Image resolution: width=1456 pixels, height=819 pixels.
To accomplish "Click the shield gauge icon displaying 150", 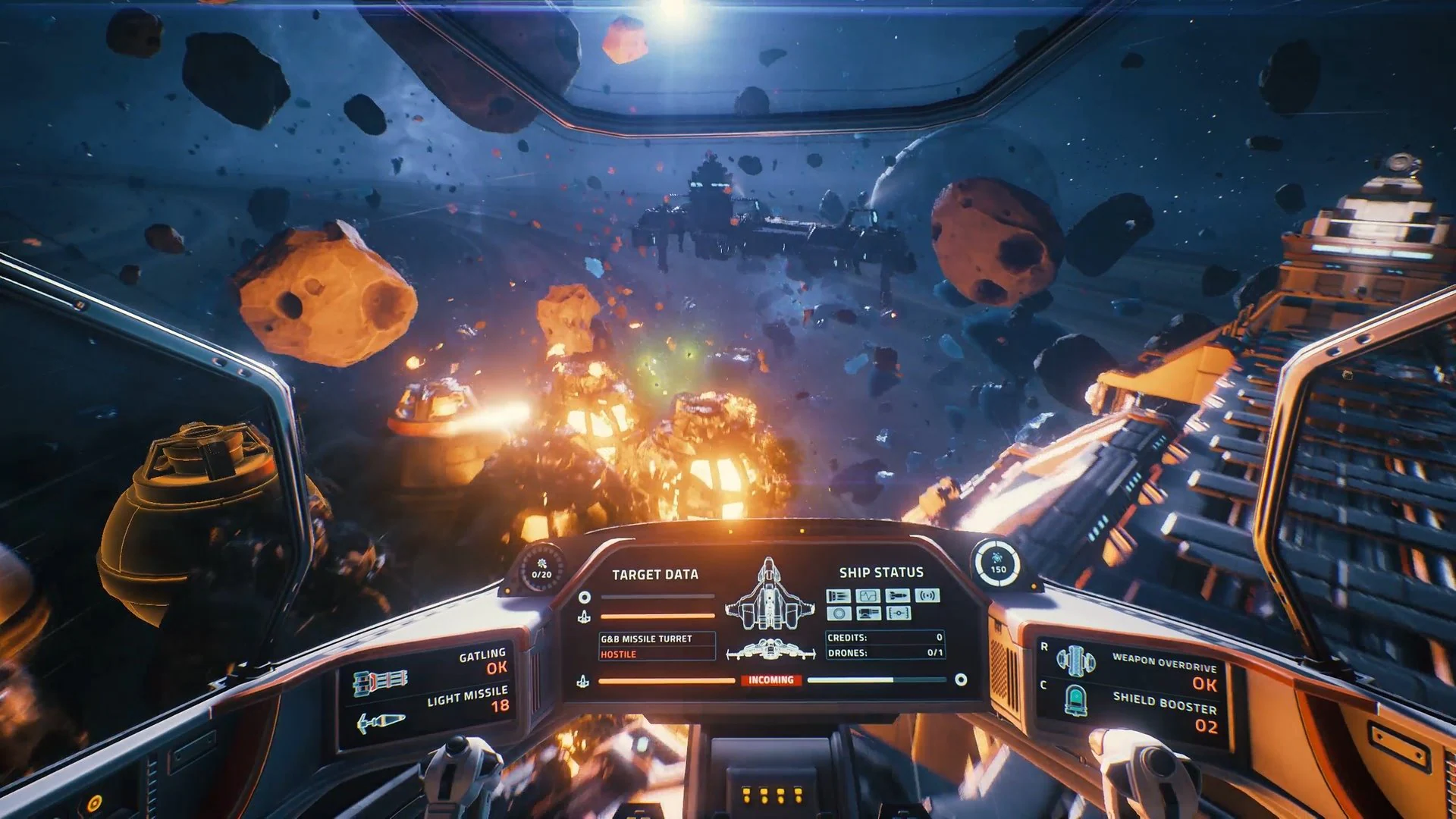I will click(x=997, y=564).
